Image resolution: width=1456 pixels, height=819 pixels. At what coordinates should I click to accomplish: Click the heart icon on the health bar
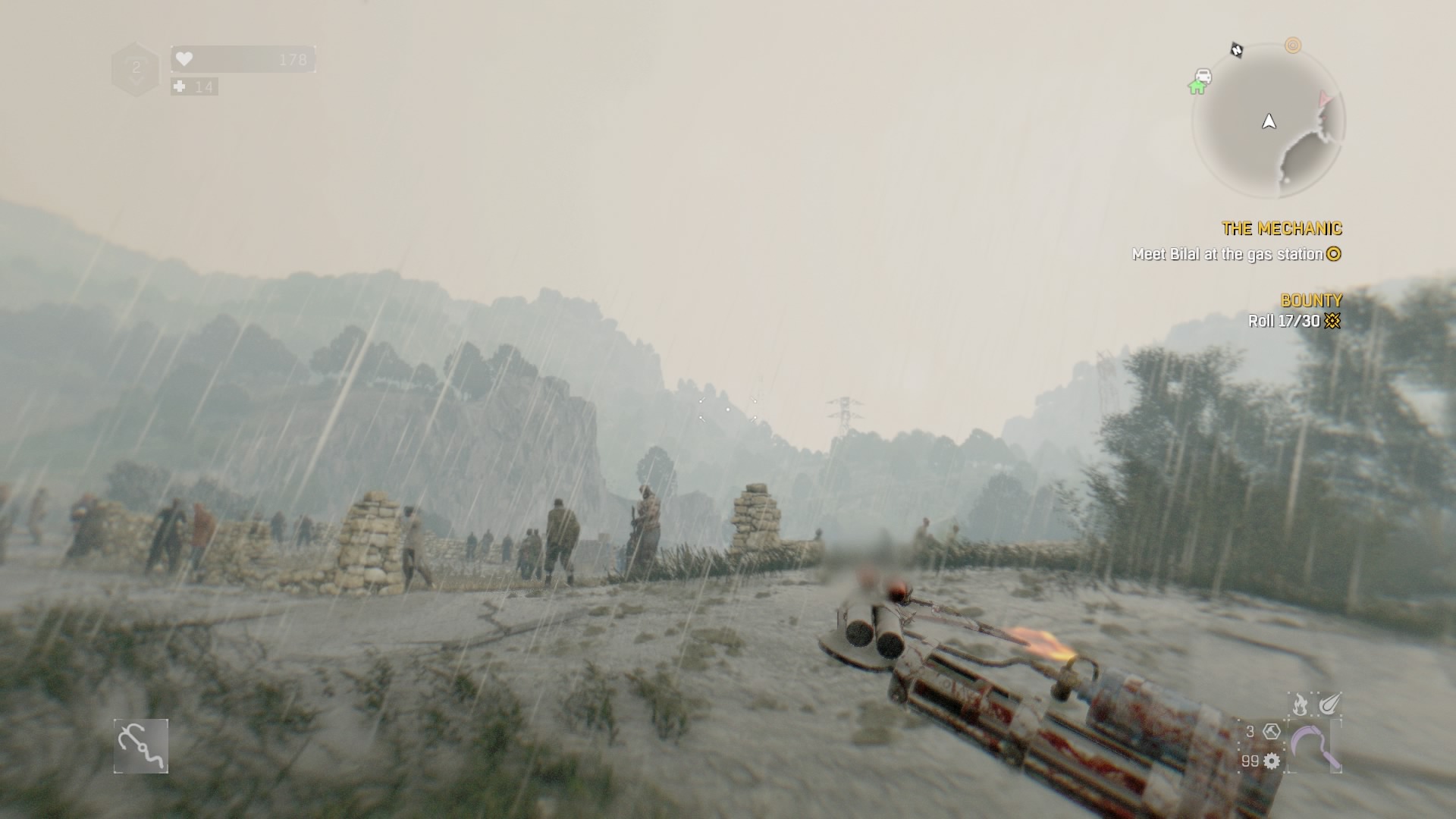pyautogui.click(x=186, y=58)
